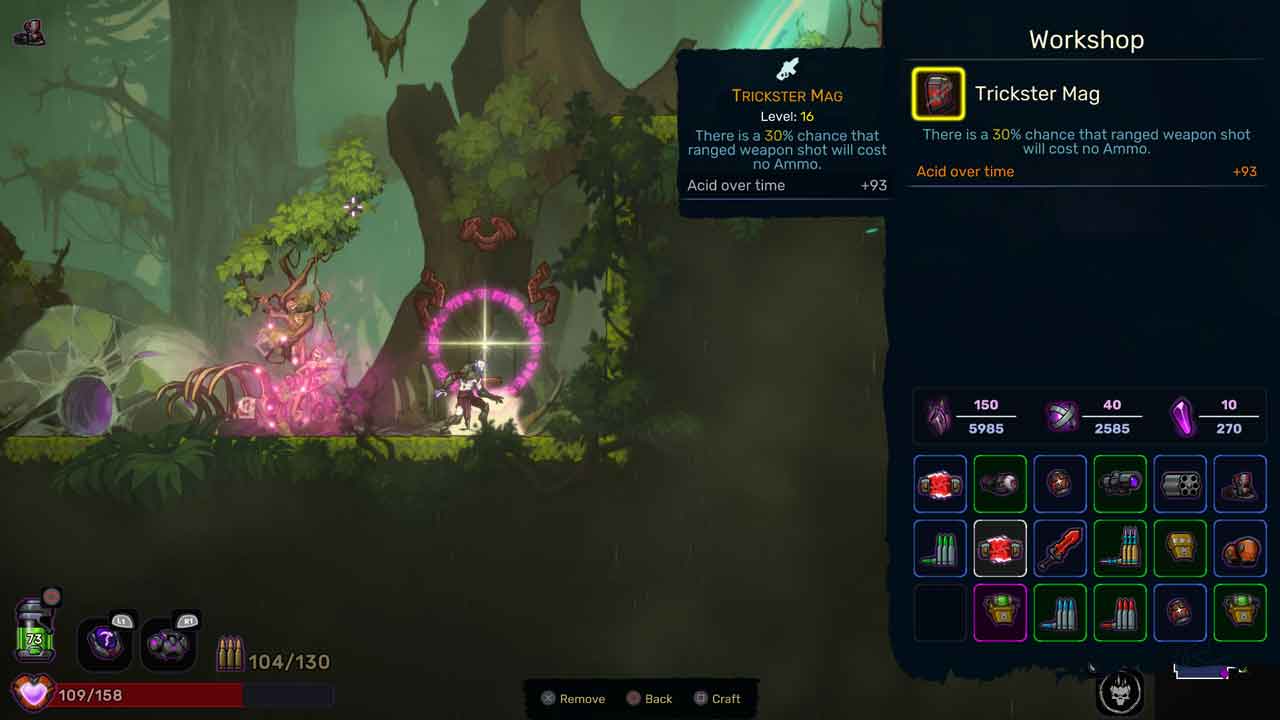This screenshot has height=720, width=1280.
Task: Pick the magenta-bordered yellow armor item
Action: click(x=1000, y=613)
